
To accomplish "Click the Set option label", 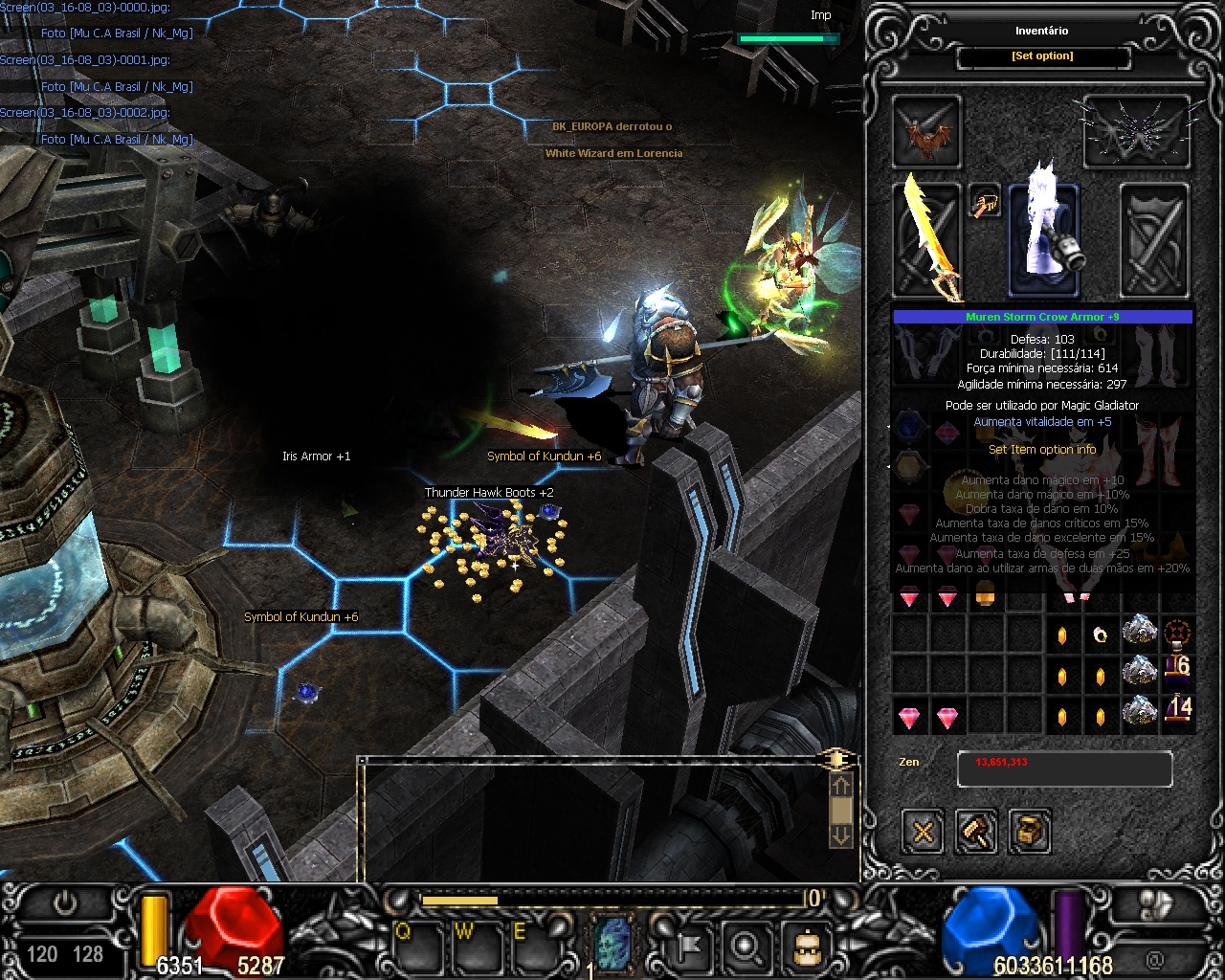I will (x=1042, y=56).
